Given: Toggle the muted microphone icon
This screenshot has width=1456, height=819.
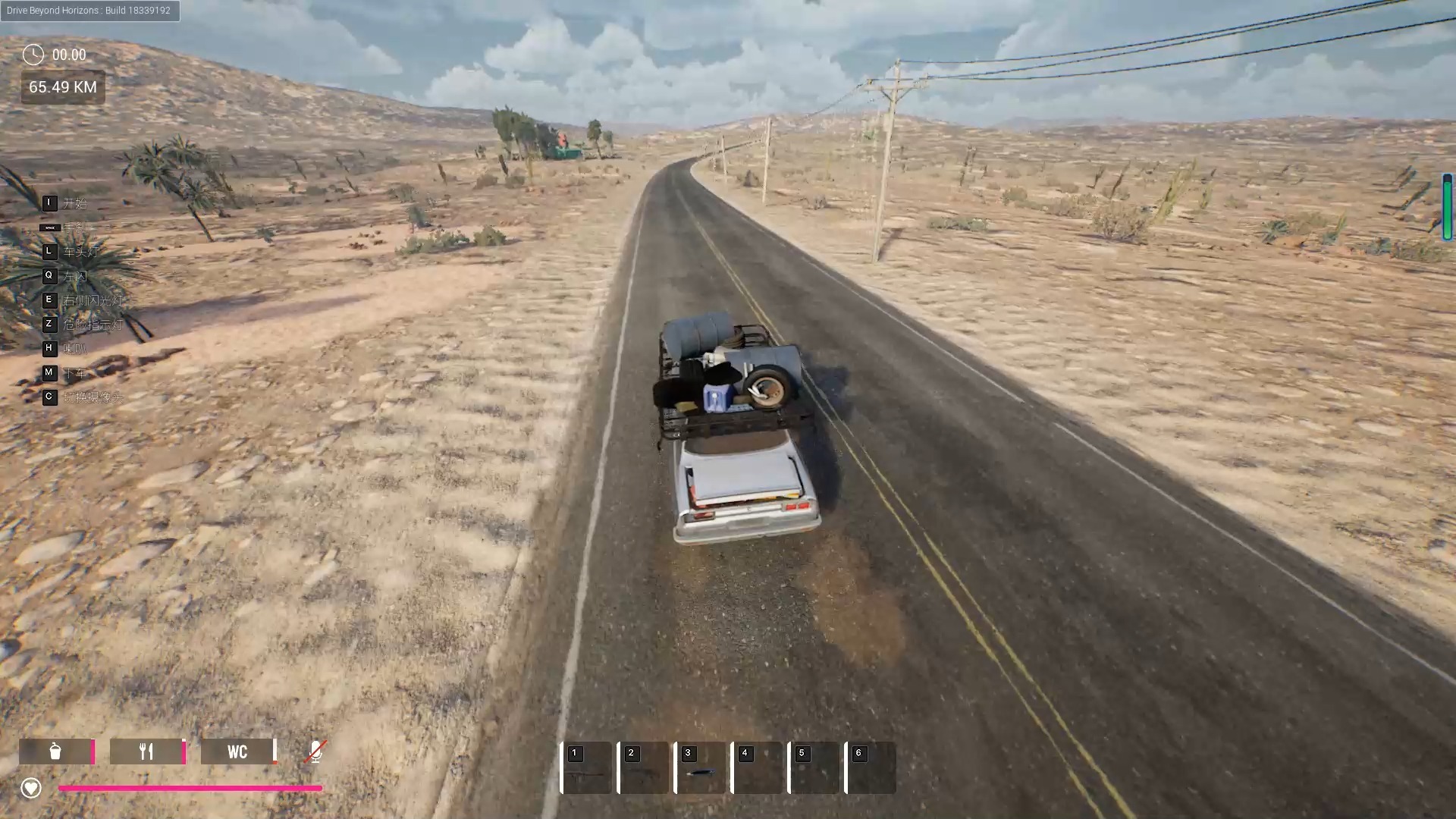Looking at the screenshot, I should coord(315,752).
